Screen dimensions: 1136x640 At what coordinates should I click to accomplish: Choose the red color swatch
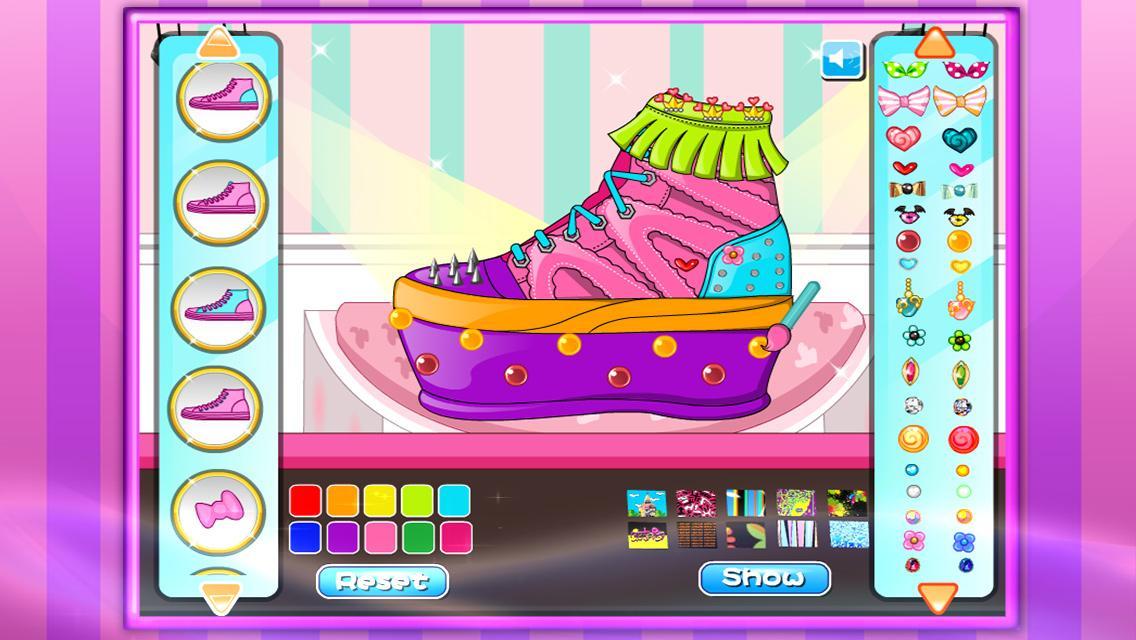[x=306, y=500]
